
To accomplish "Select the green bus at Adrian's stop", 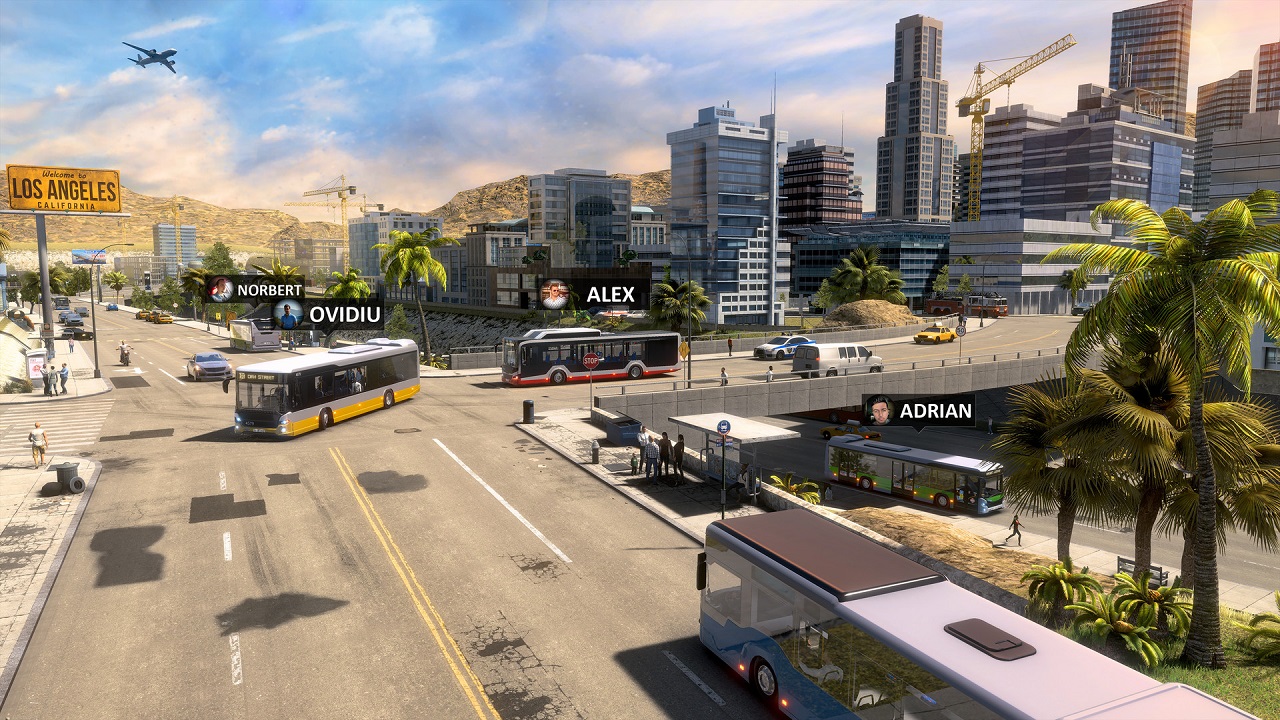I will click(900, 470).
